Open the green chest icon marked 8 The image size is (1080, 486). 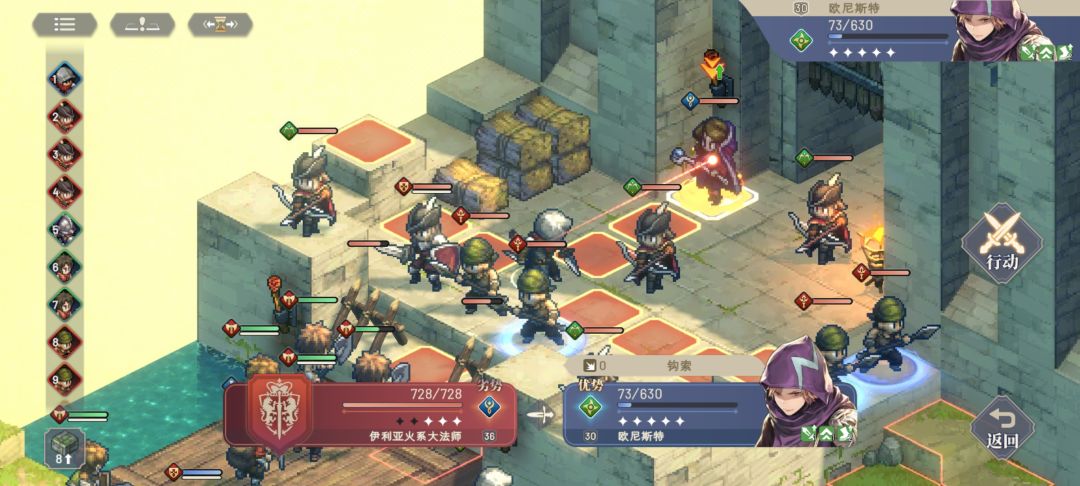[63, 447]
